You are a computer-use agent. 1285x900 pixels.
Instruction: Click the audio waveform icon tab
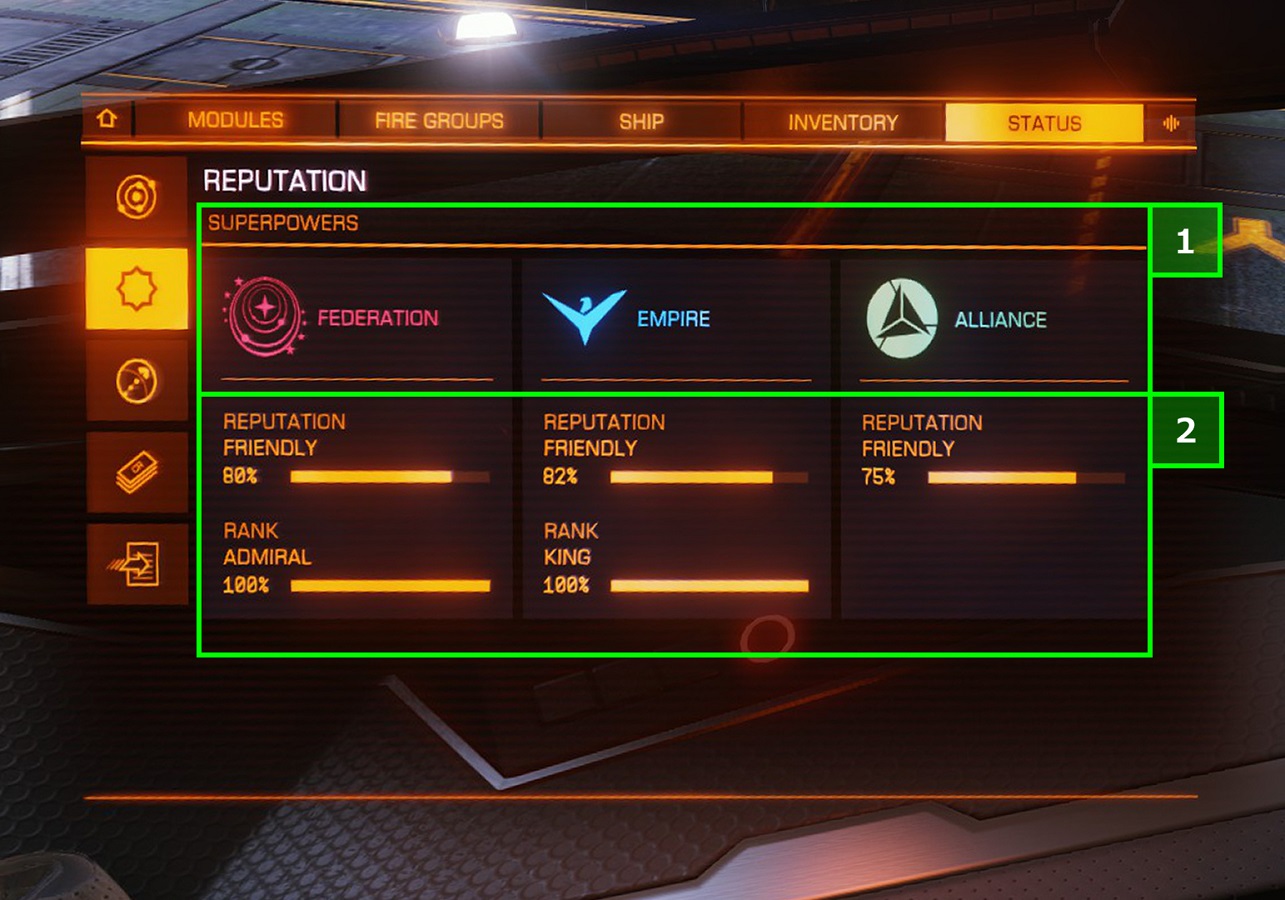(x=1171, y=124)
